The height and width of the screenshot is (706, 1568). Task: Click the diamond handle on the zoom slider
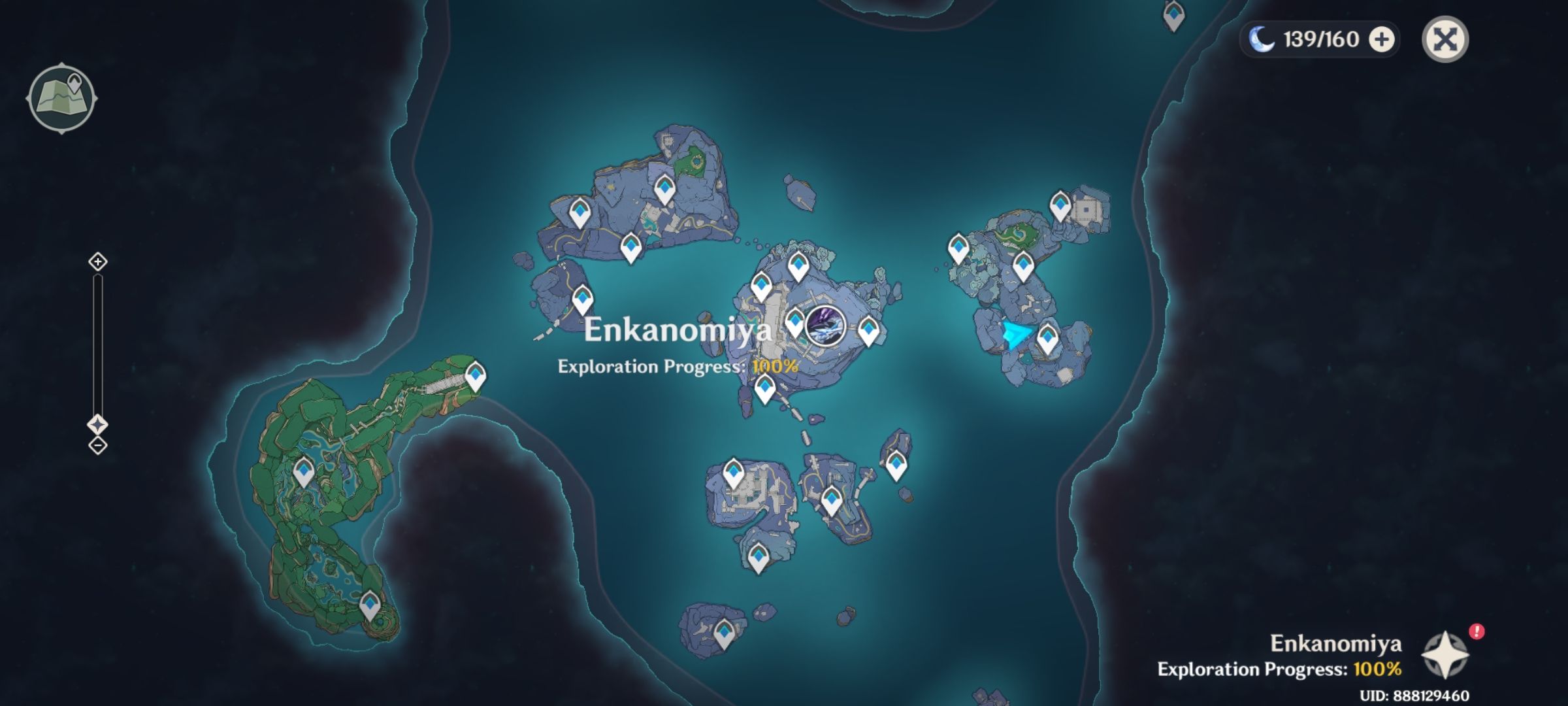(98, 424)
